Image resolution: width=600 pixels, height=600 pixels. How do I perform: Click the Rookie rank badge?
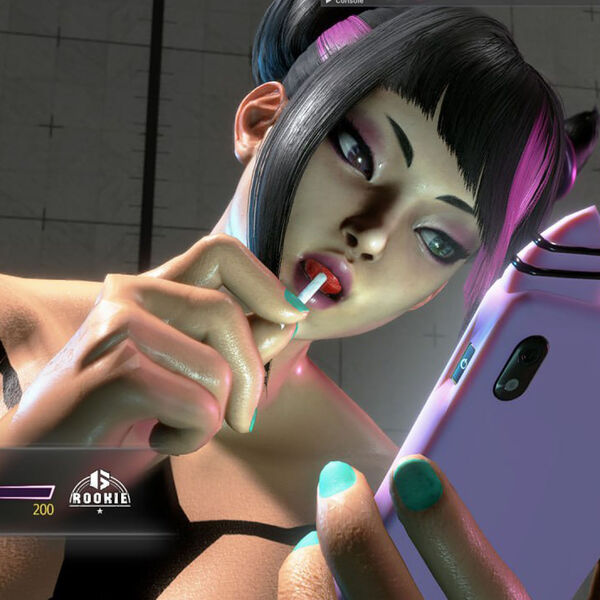tap(99, 490)
